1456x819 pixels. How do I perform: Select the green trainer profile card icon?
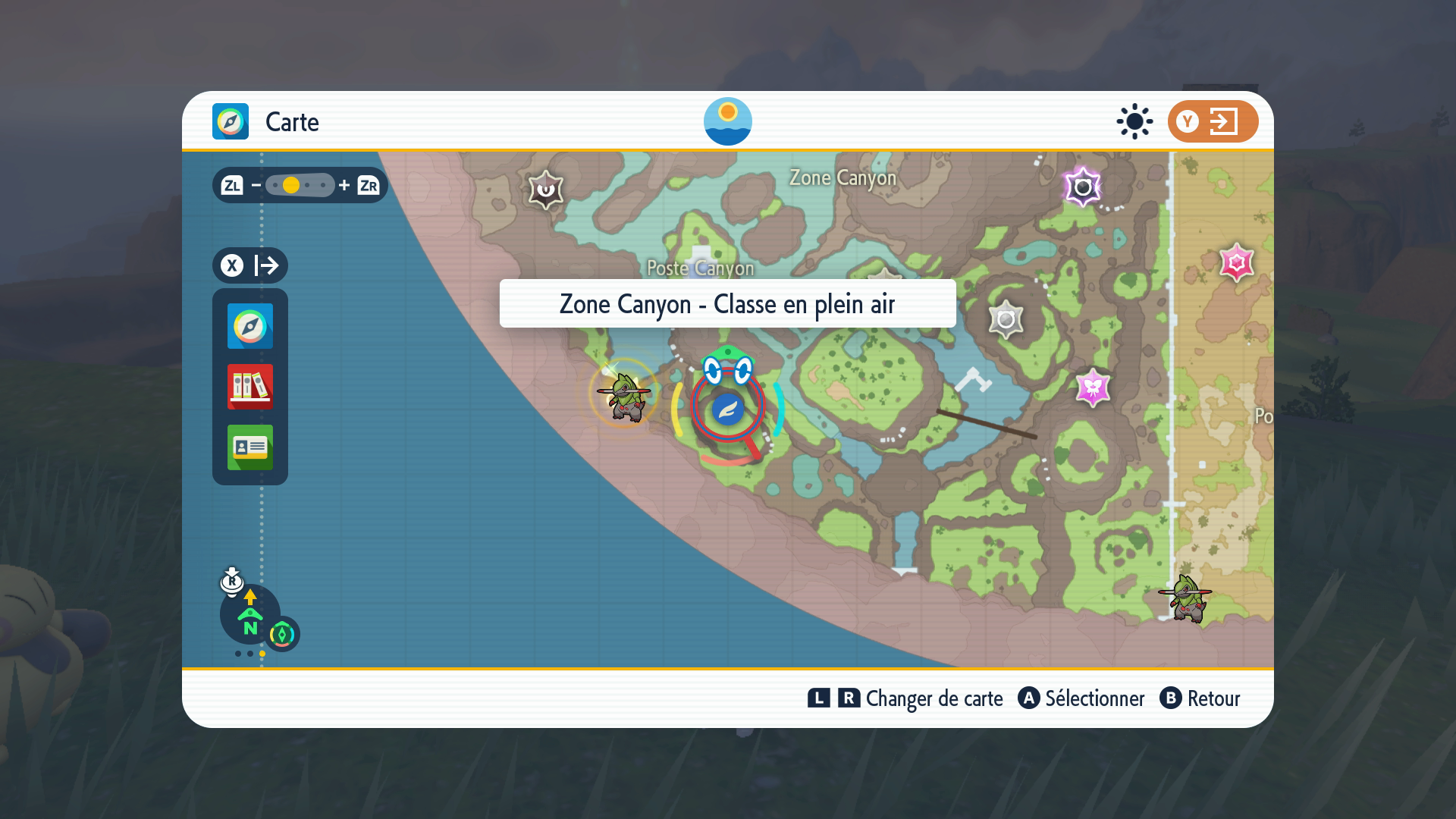tap(249, 447)
